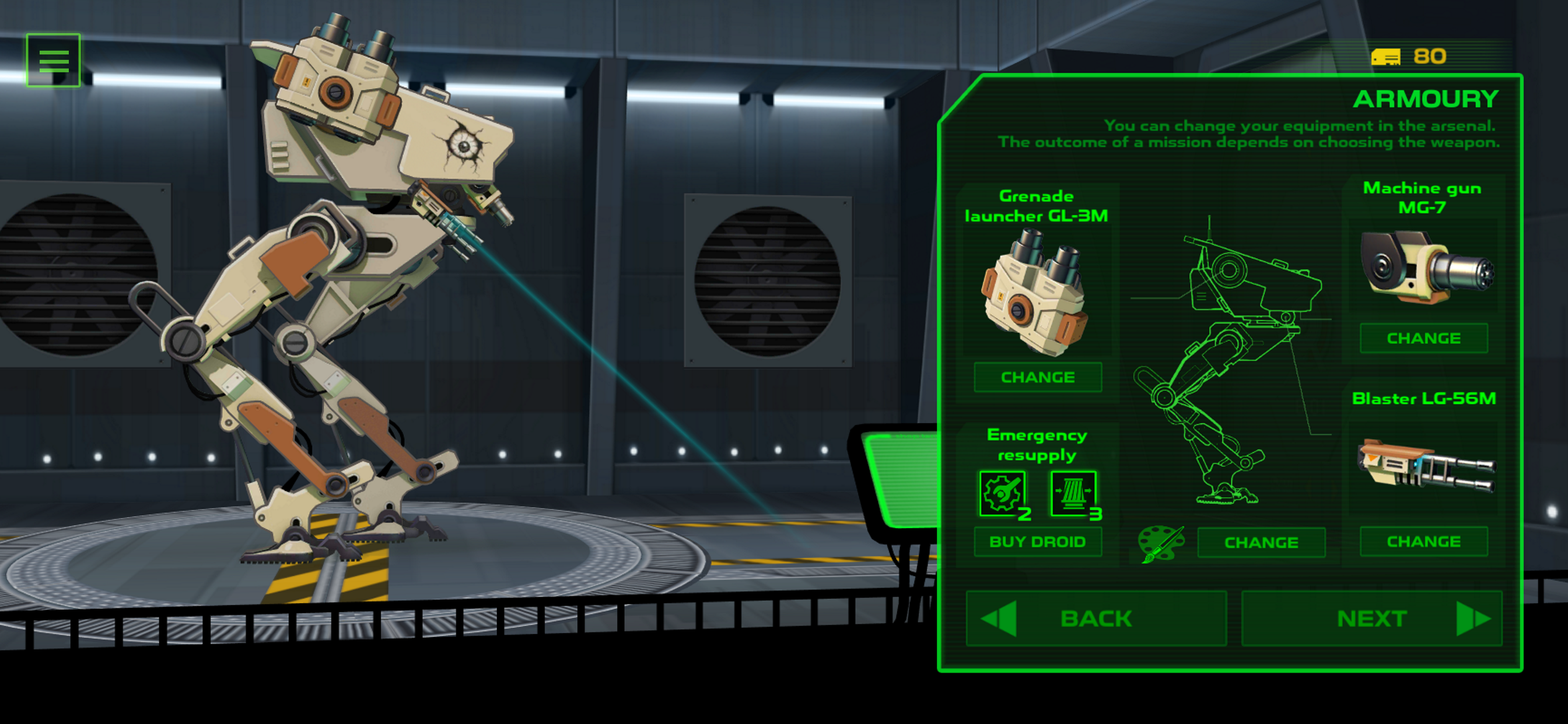This screenshot has height=724, width=1568.
Task: Open the paint palette customization
Action: click(1160, 543)
